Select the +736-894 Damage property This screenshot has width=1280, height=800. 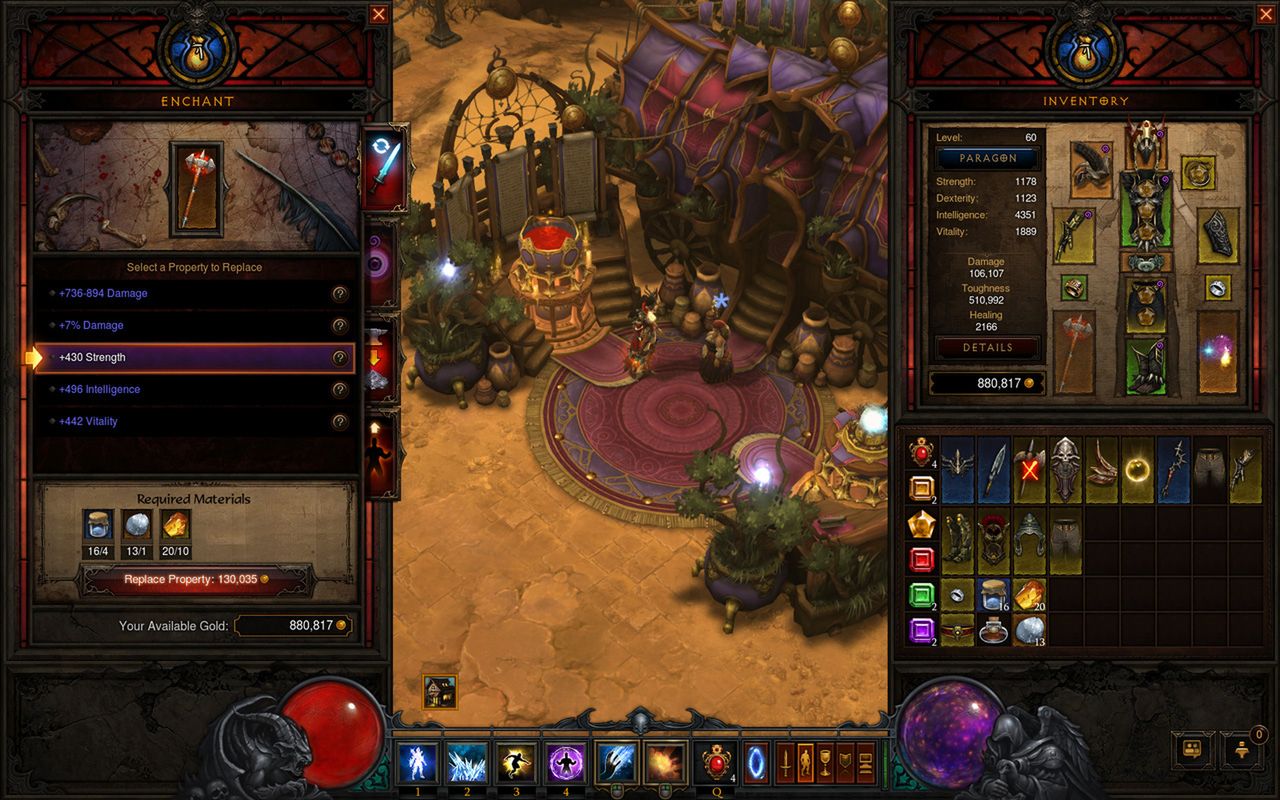tap(195, 294)
